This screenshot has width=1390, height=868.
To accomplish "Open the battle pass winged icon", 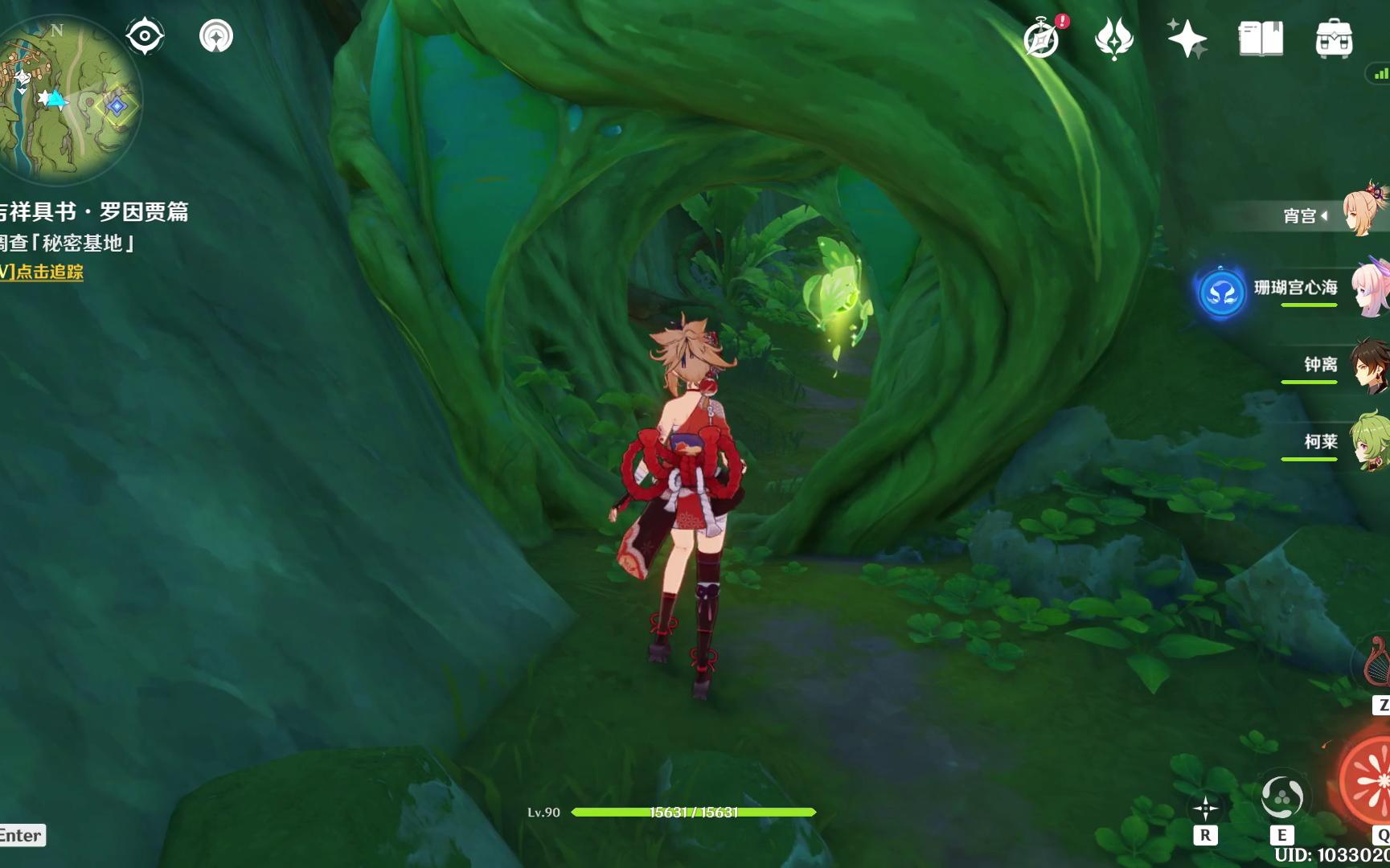I will 1114,39.
